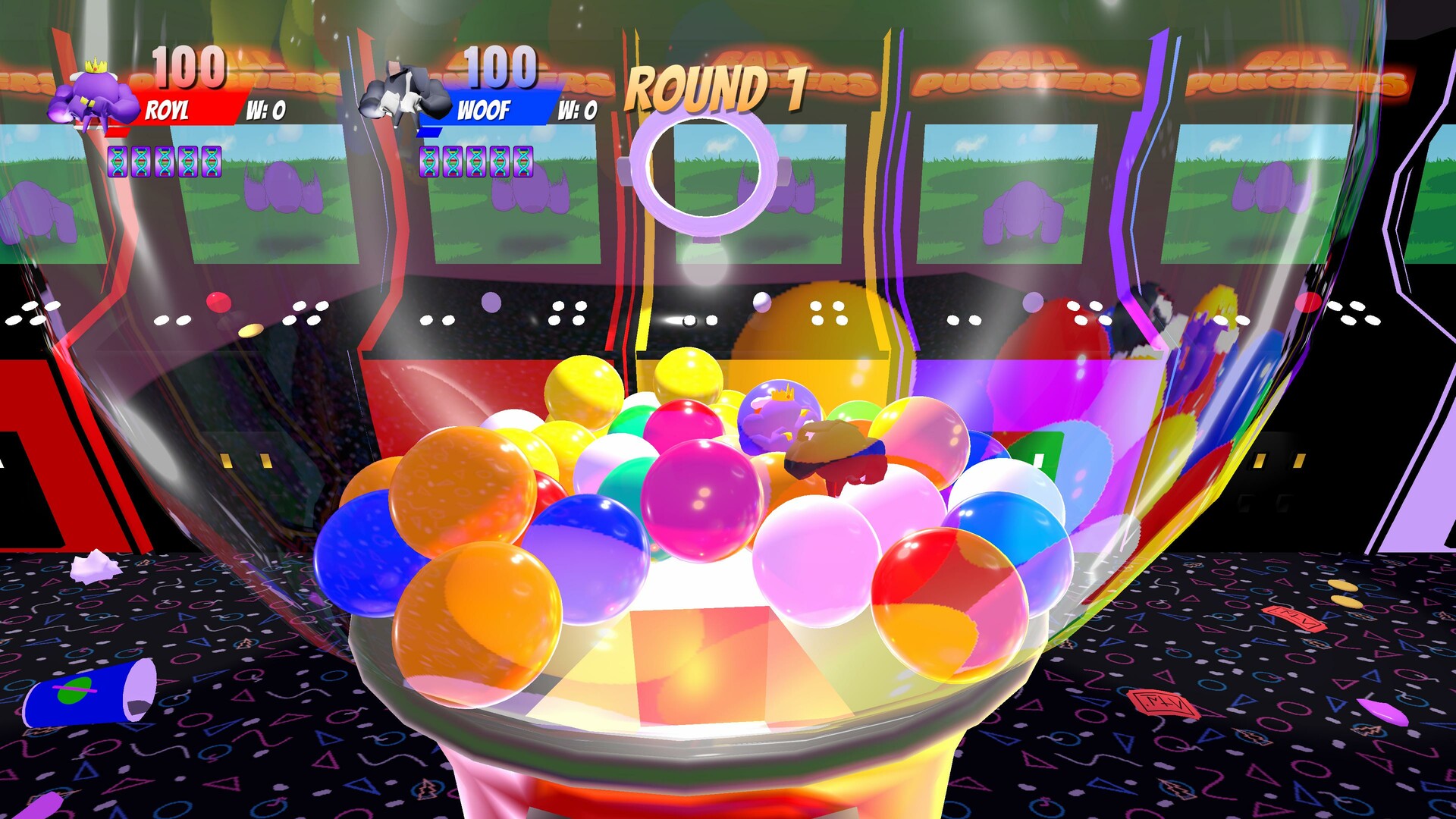Click WOOF's middle DNA strand icon
The image size is (1456, 819).
(477, 162)
